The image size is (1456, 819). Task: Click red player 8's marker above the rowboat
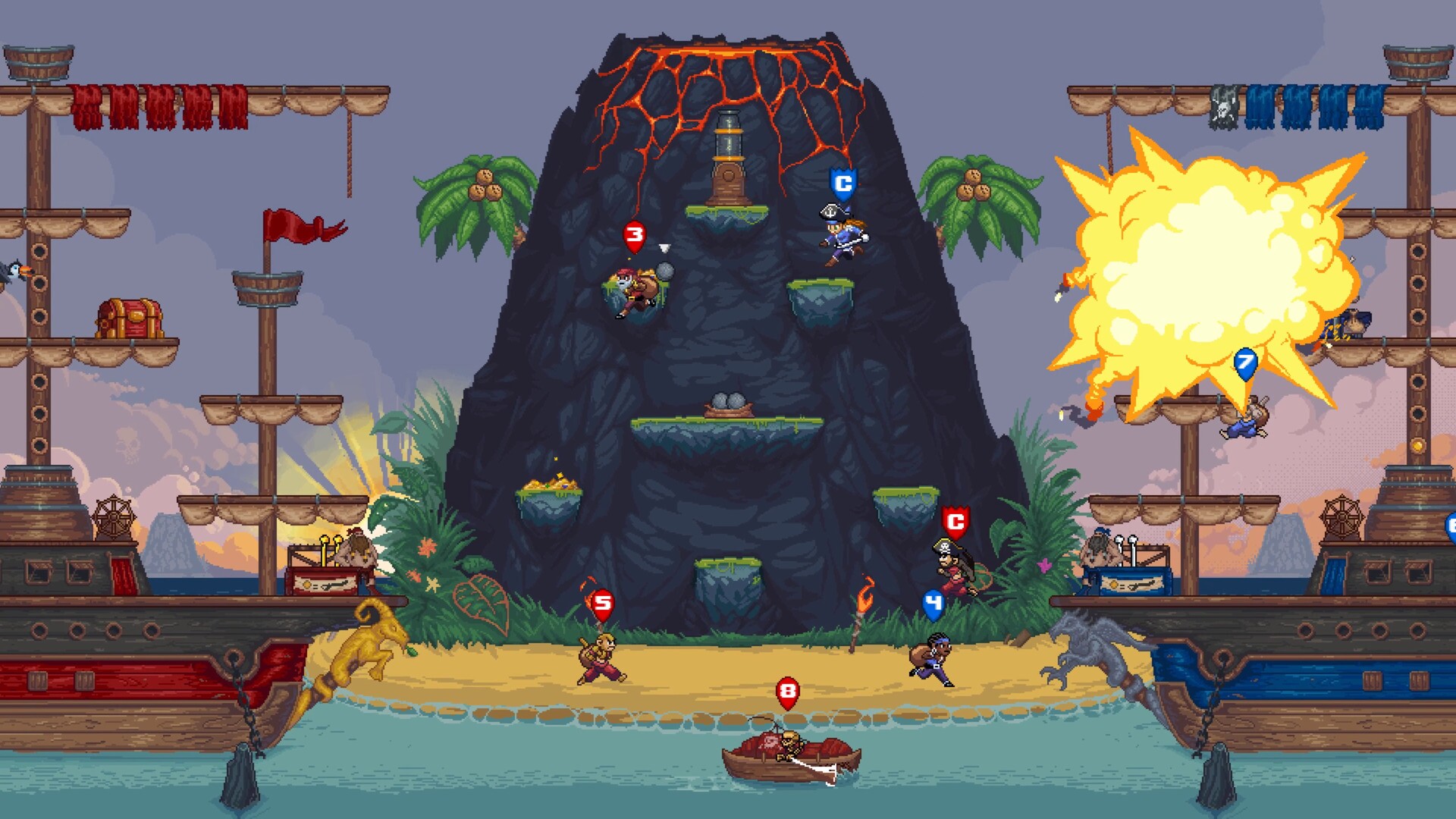[786, 692]
